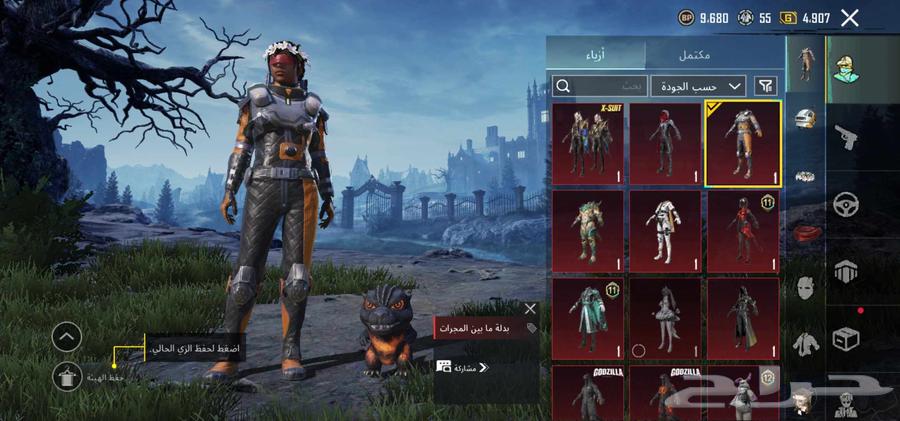The height and width of the screenshot is (421, 900).
Task: Click the up arrow circle button
Action: (66, 337)
